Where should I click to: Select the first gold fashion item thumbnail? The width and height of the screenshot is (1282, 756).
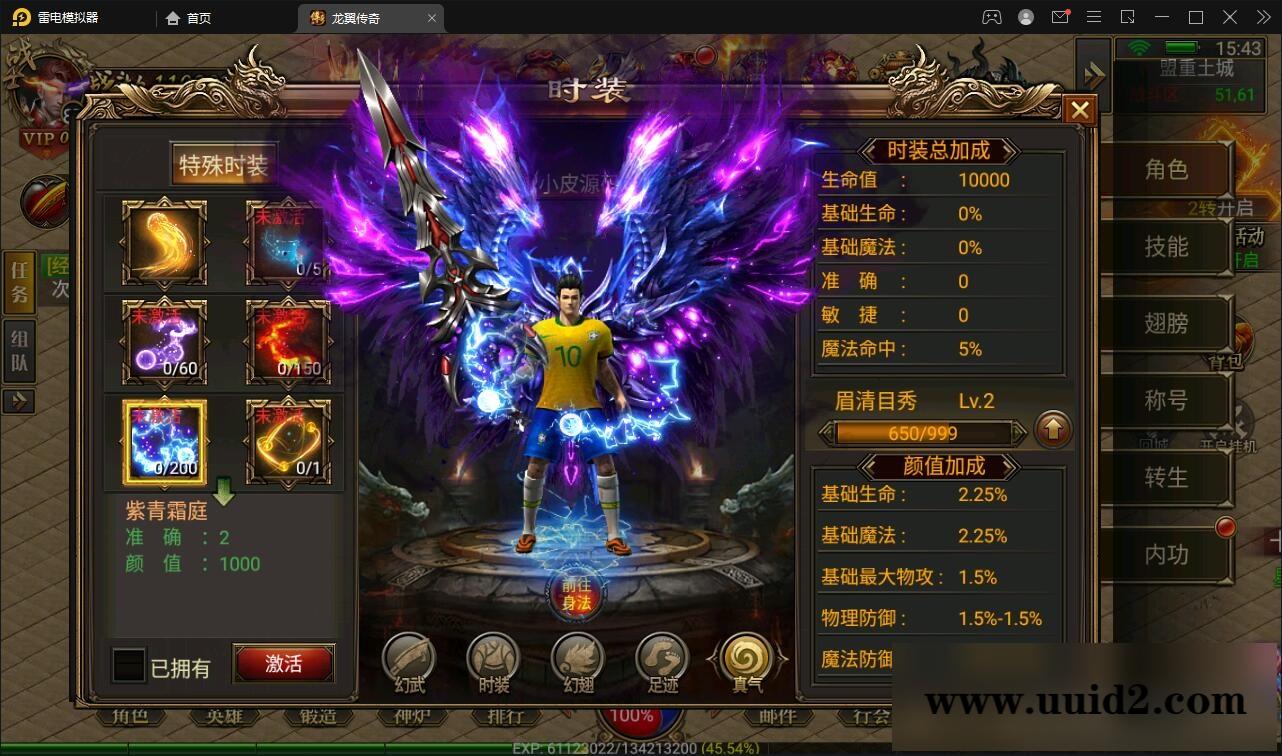[163, 243]
